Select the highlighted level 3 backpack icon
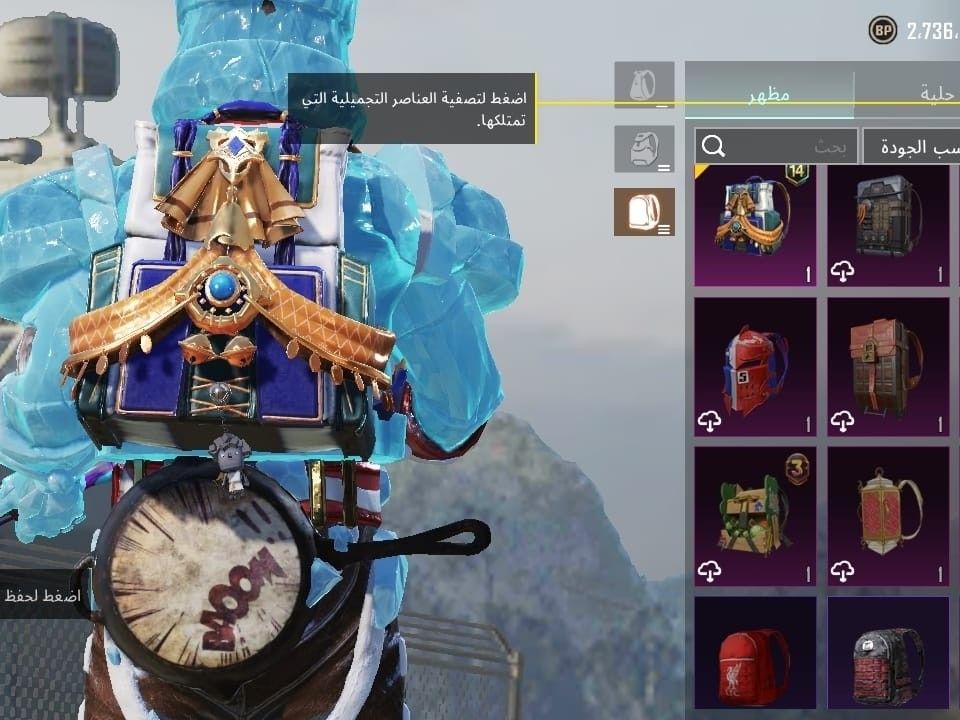Viewport: 960px width, 720px height. click(x=643, y=211)
